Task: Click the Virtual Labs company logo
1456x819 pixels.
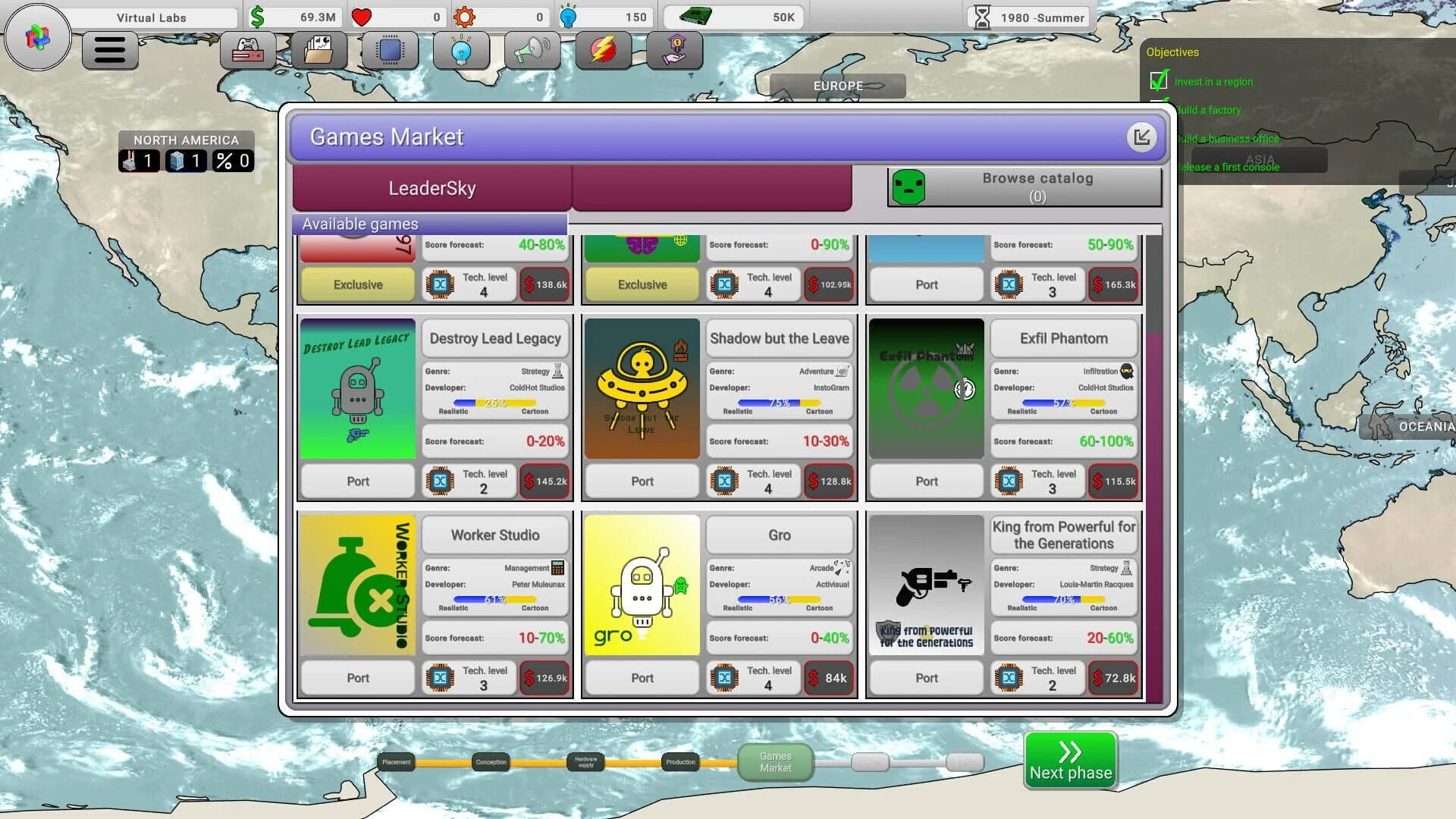Action: (36, 36)
